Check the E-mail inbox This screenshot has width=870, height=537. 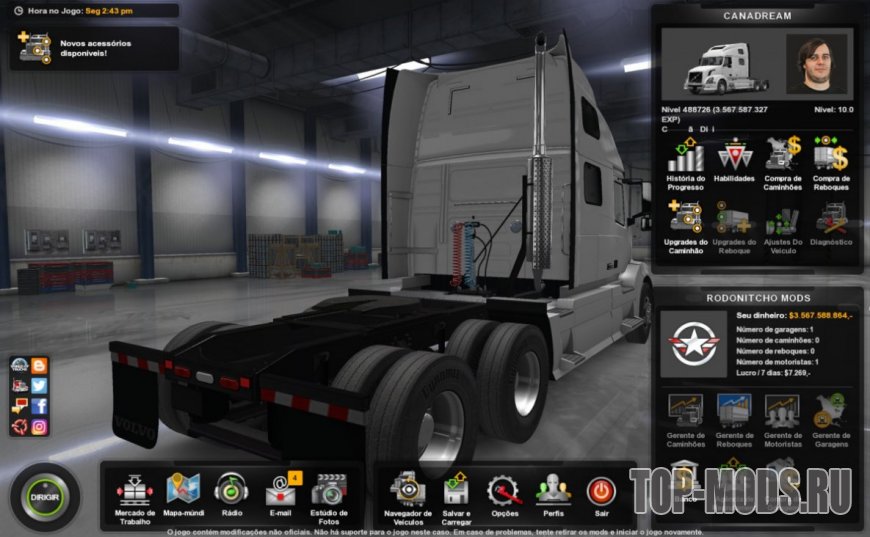tap(280, 494)
